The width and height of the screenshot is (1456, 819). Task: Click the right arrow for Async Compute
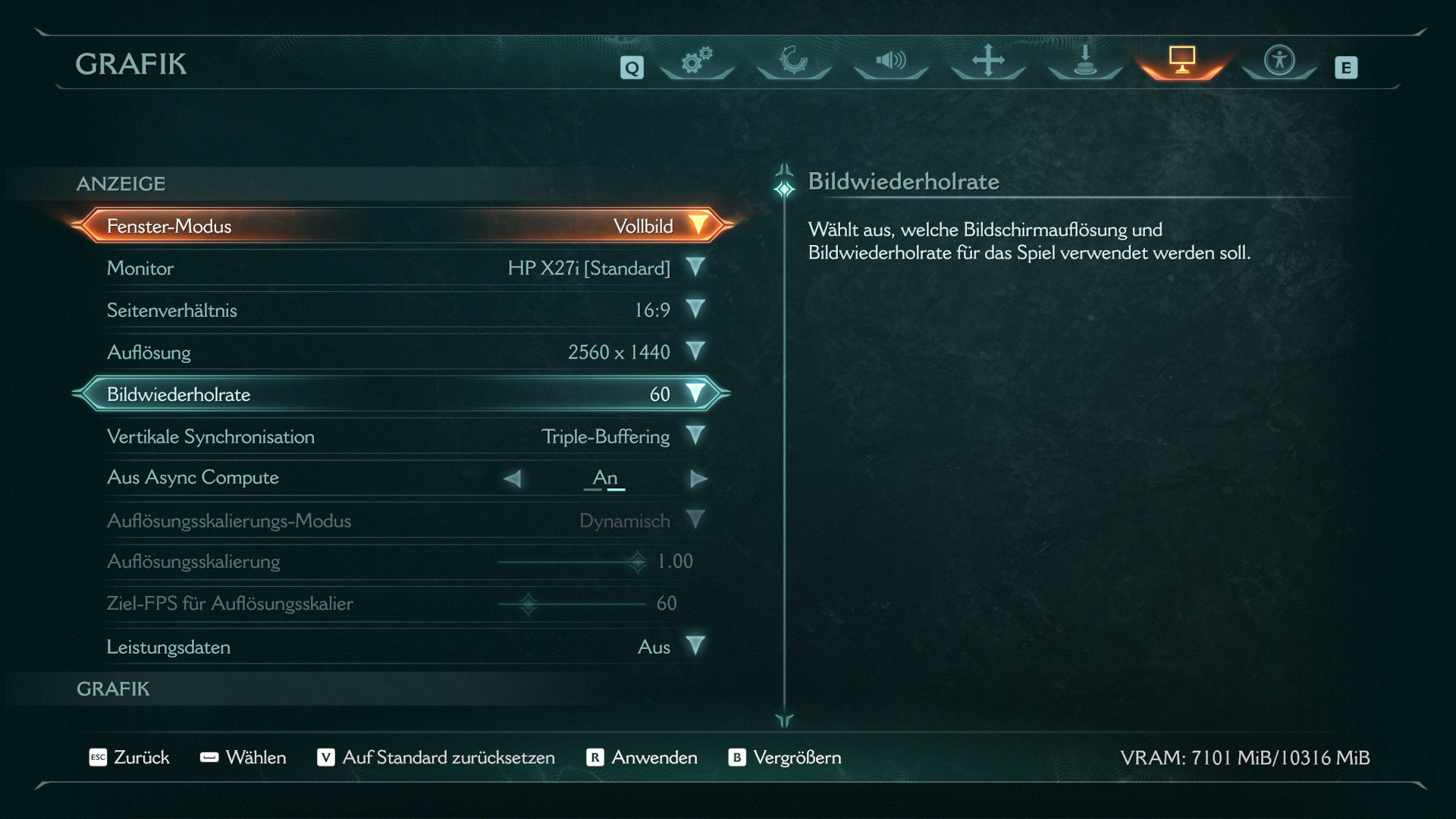click(698, 479)
